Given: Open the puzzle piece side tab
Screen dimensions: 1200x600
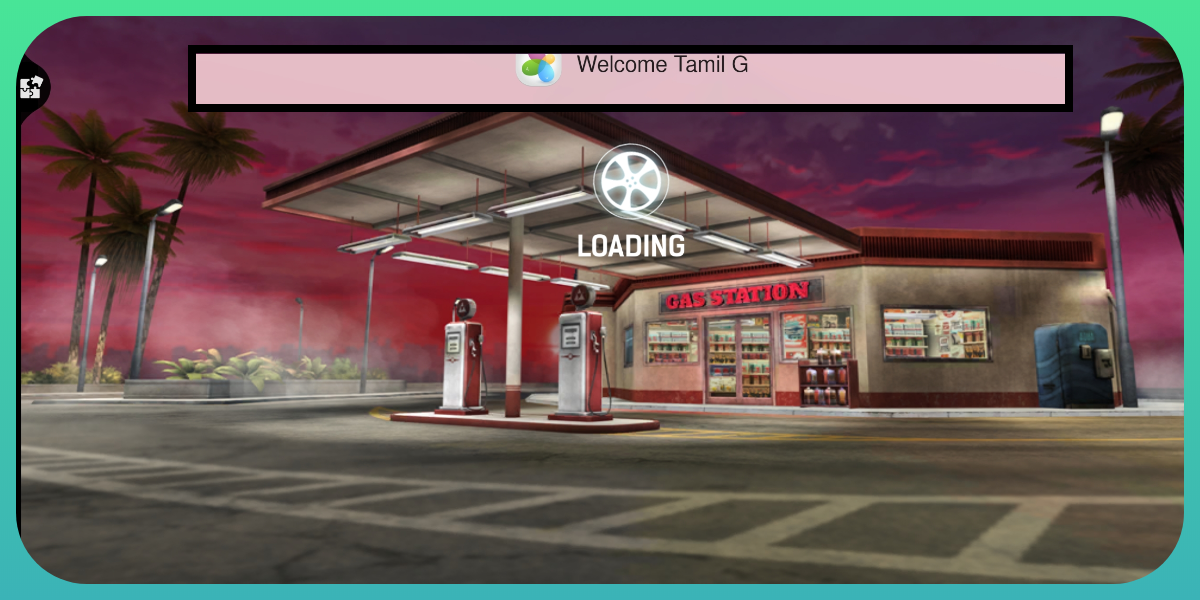Looking at the screenshot, I should click(x=31, y=88).
